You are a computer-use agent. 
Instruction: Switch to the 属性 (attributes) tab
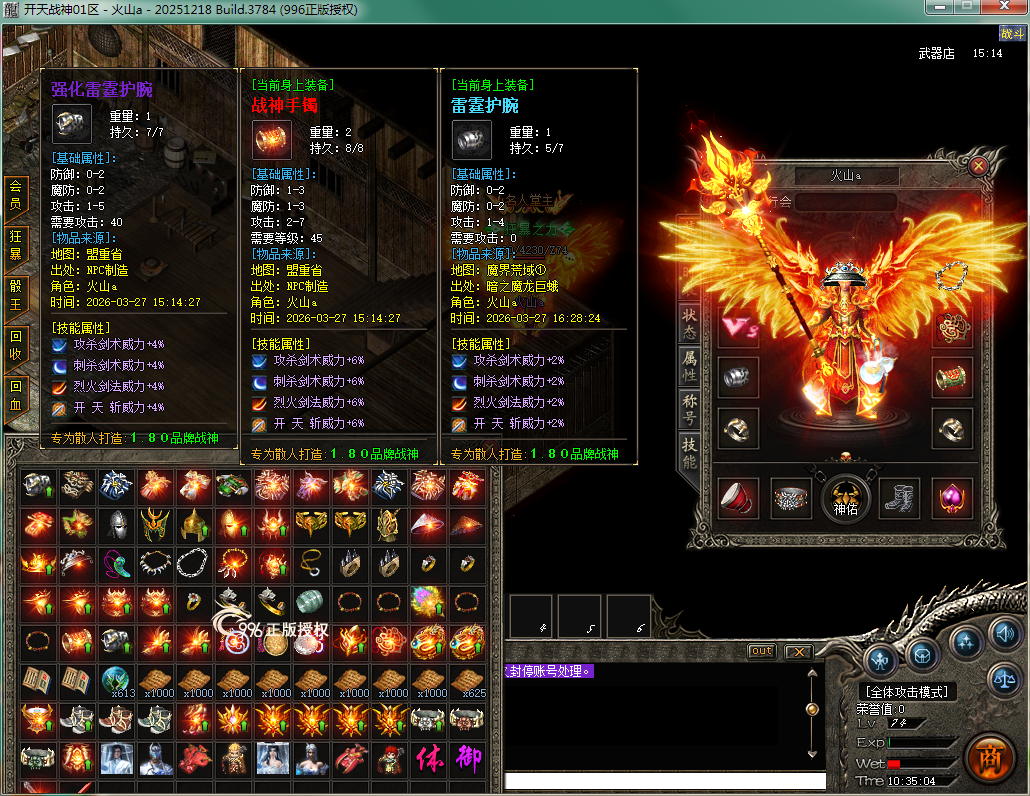[x=689, y=366]
